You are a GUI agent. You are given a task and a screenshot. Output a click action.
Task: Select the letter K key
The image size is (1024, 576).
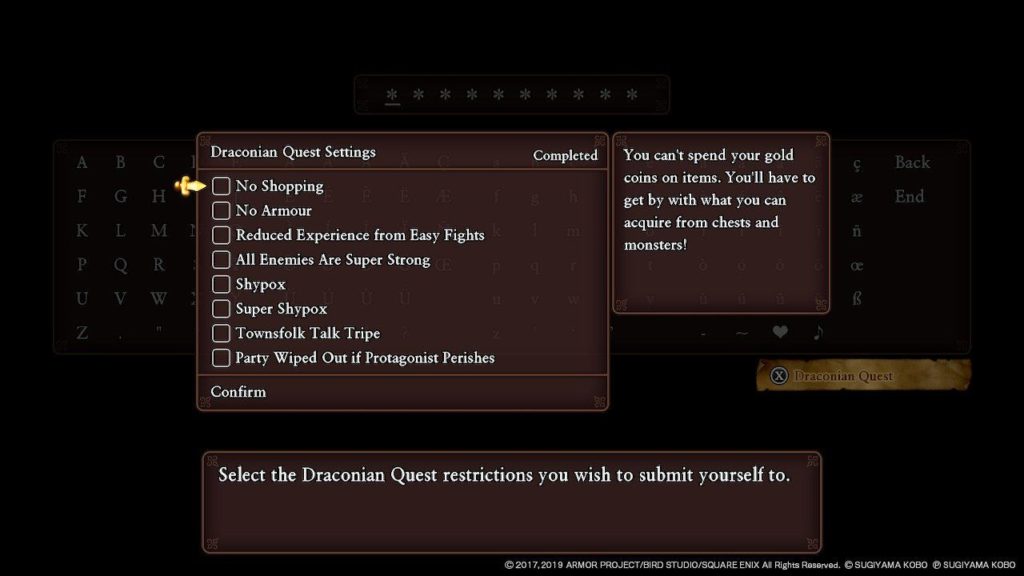click(x=82, y=231)
